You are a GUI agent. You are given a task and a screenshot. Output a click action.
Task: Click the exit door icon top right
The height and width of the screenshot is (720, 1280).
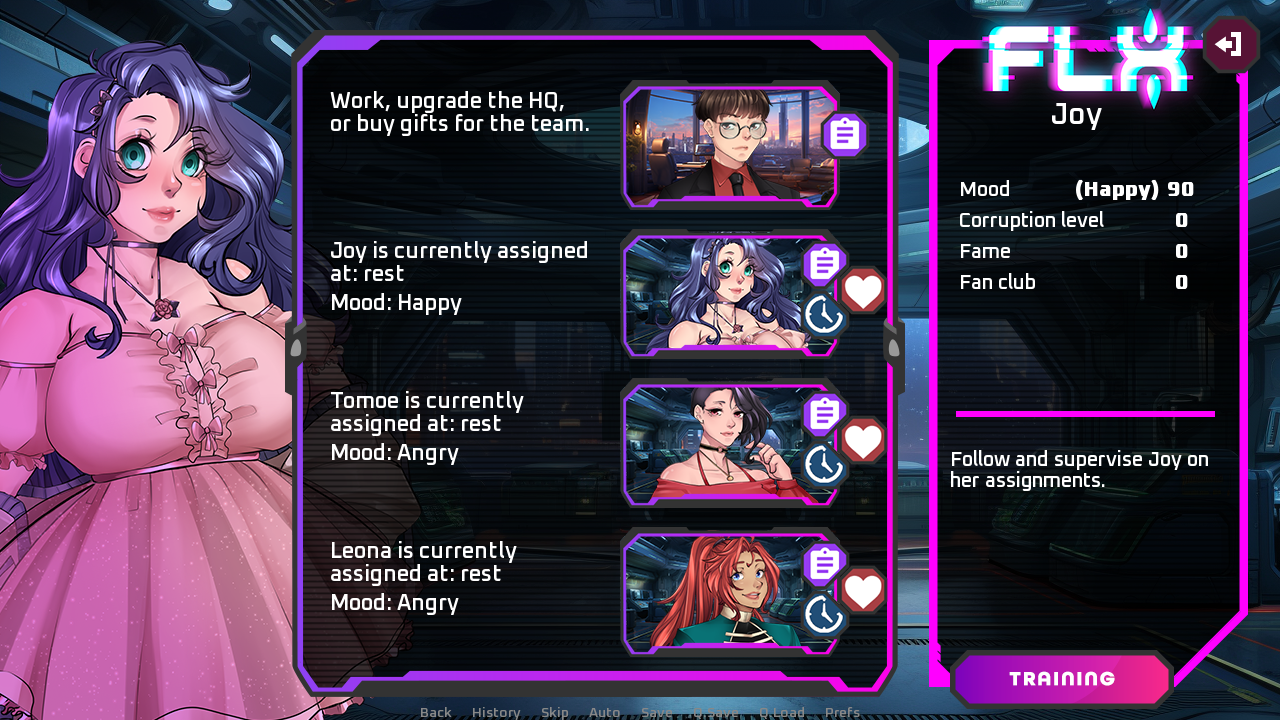[x=1229, y=44]
